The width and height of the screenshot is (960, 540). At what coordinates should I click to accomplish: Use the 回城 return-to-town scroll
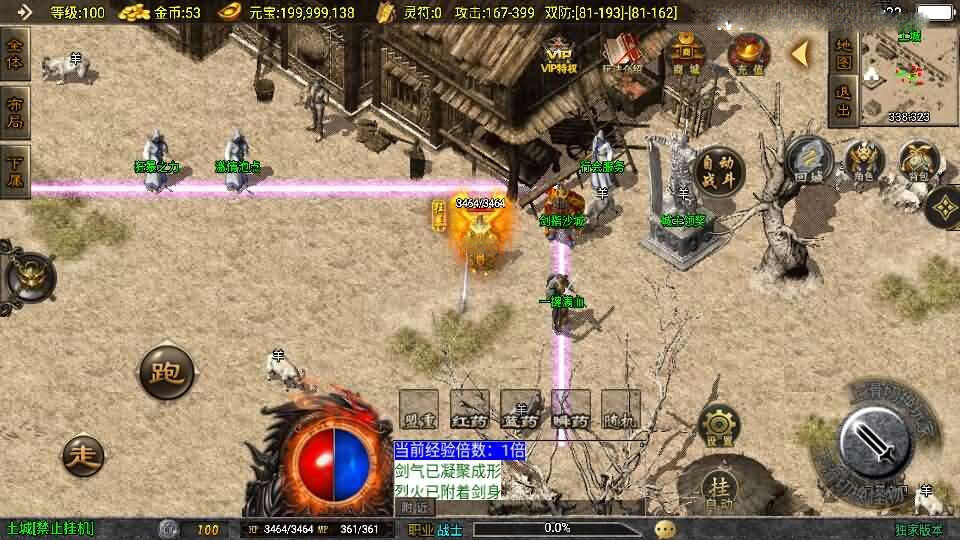tap(809, 160)
